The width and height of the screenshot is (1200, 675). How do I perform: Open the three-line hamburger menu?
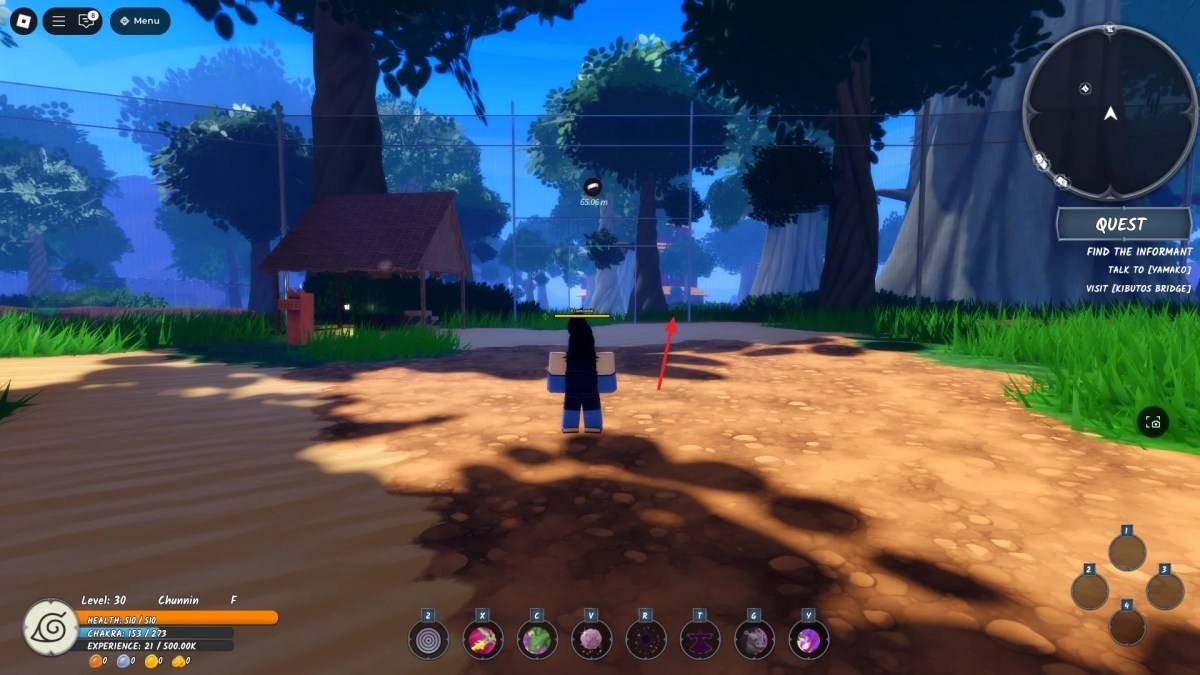59,20
